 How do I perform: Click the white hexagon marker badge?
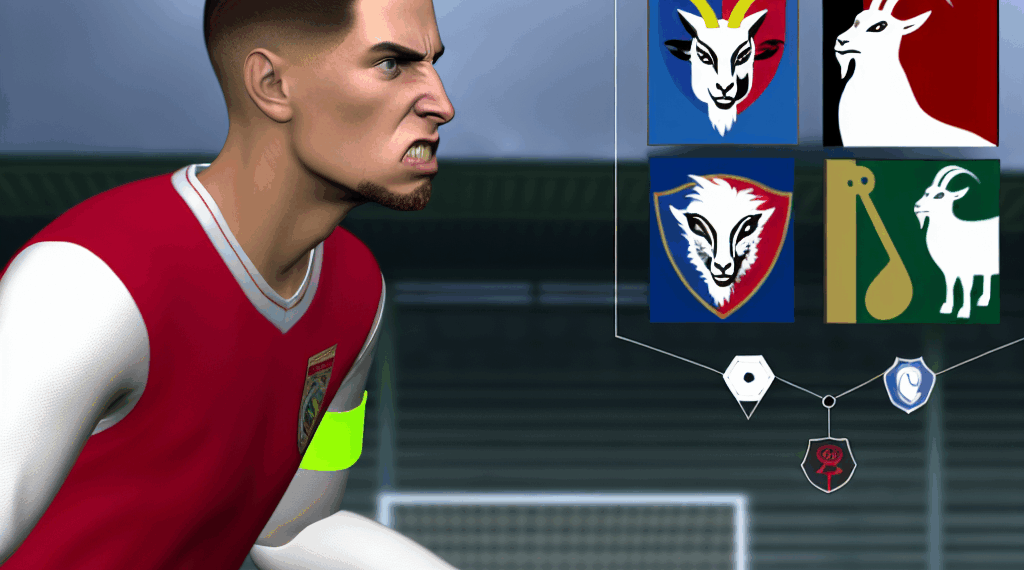[748, 380]
